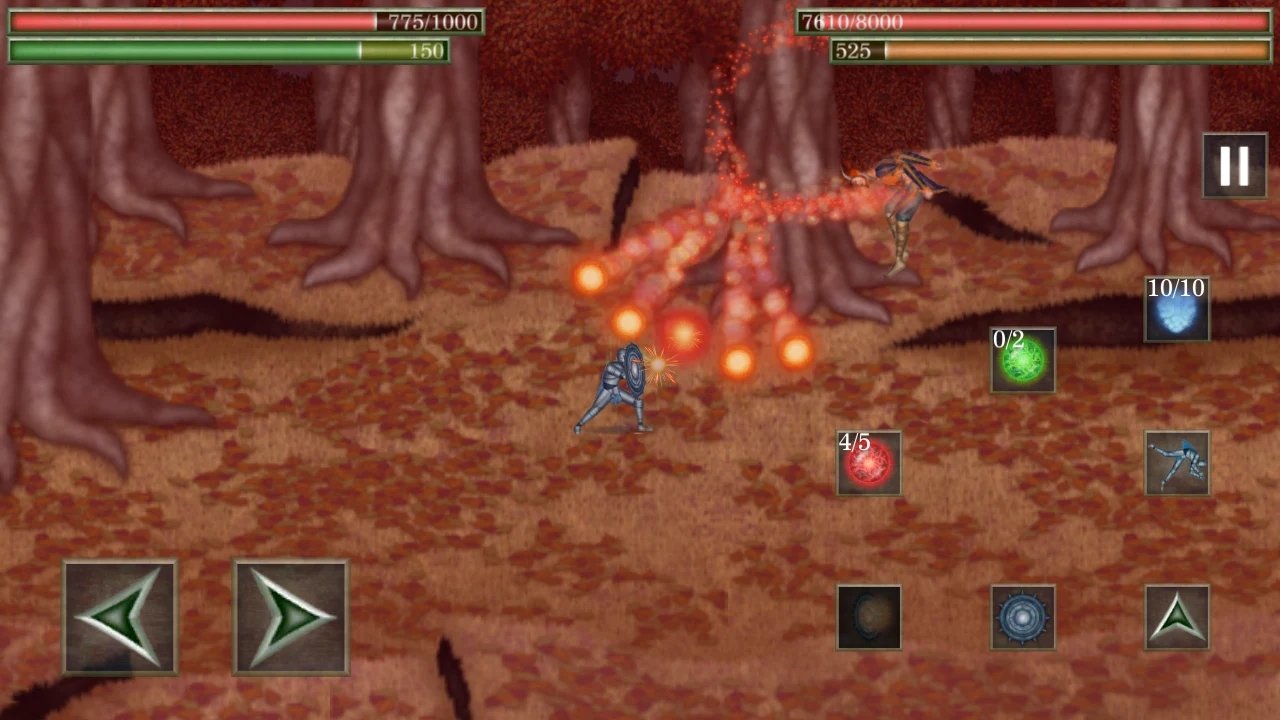Tap the 10/10 charge counter
This screenshot has width=1280, height=720.
(1178, 290)
